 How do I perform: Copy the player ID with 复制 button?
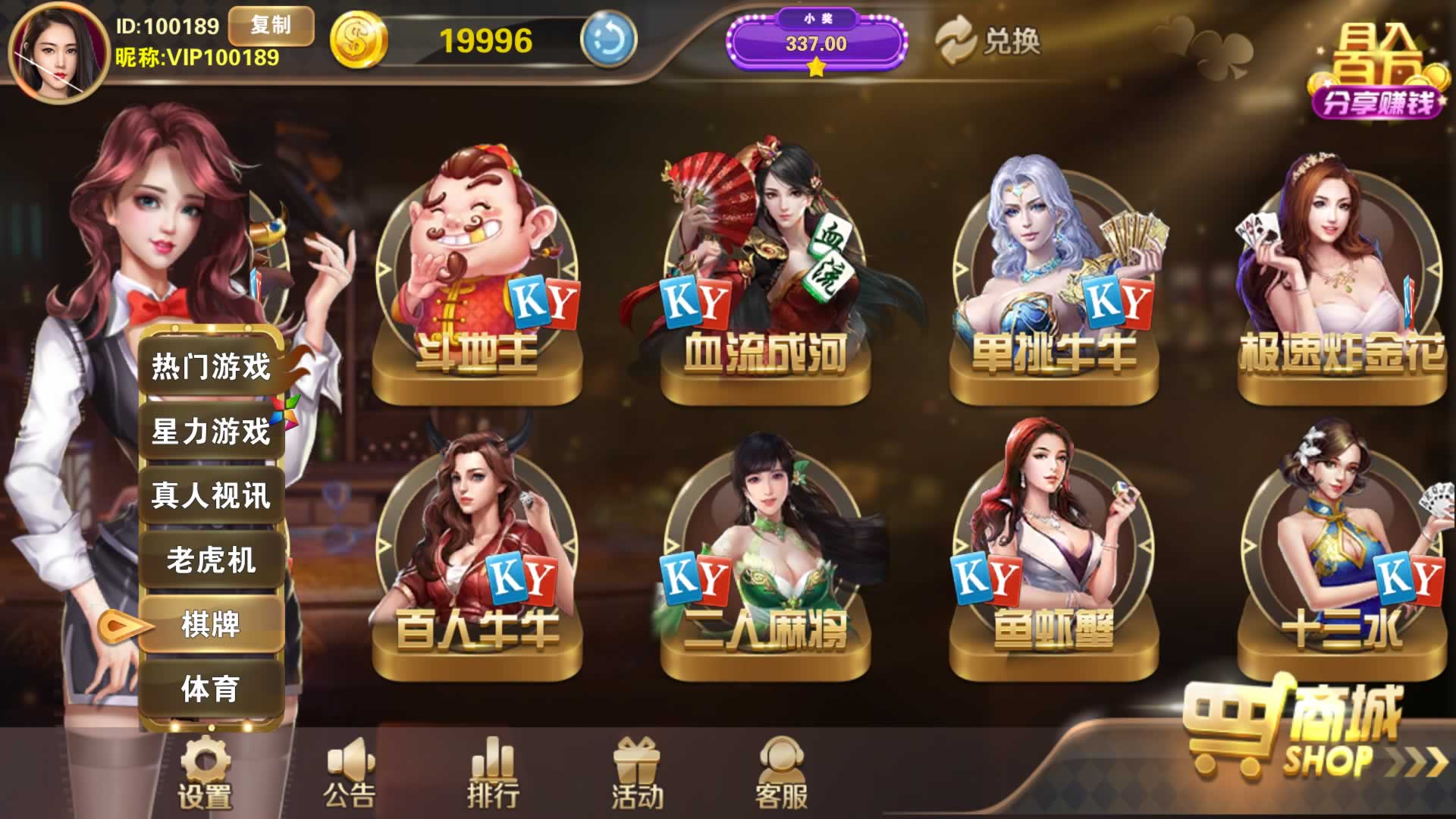click(271, 26)
